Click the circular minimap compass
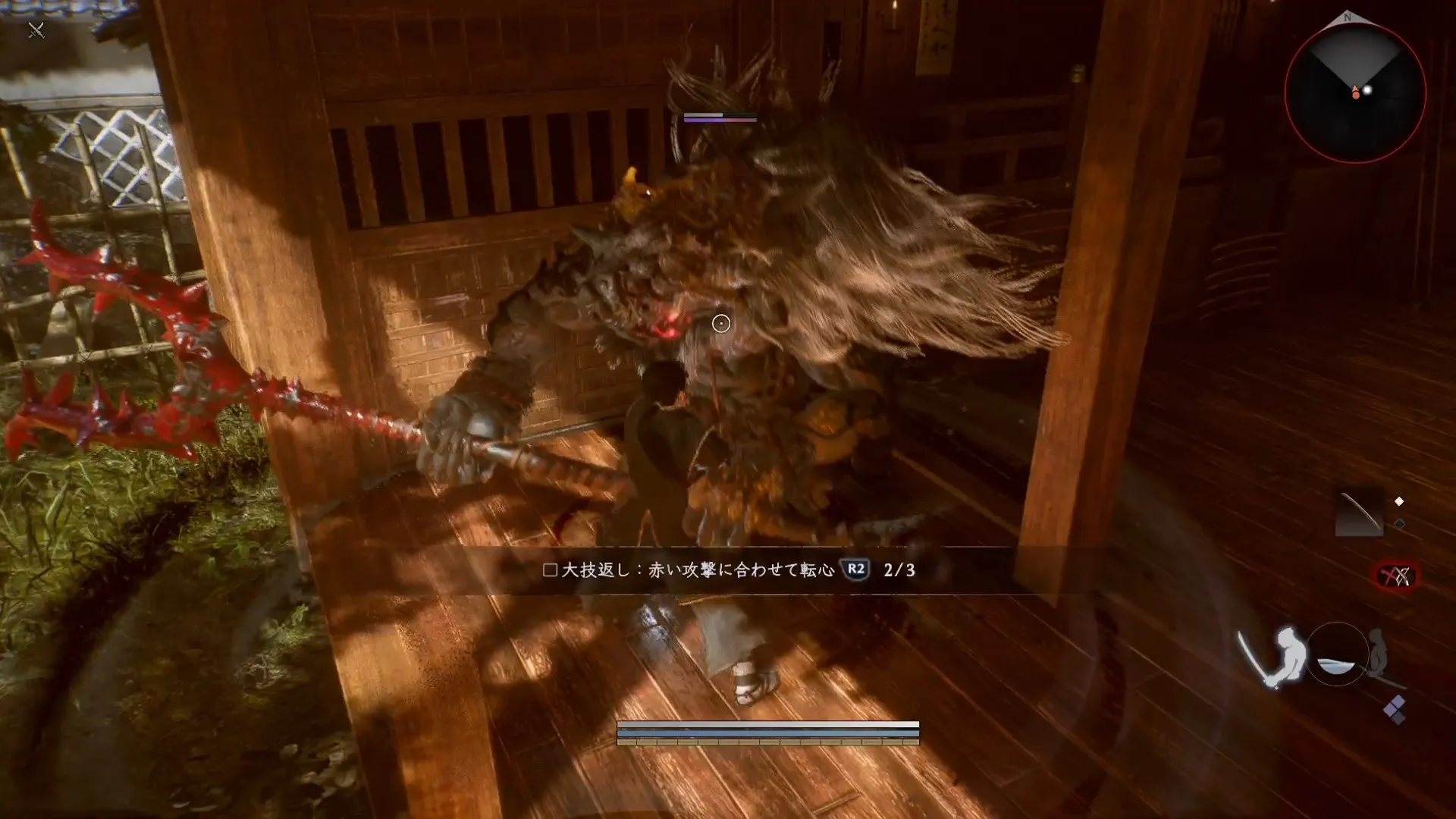The width and height of the screenshot is (1456, 819). pyautogui.click(x=1355, y=93)
